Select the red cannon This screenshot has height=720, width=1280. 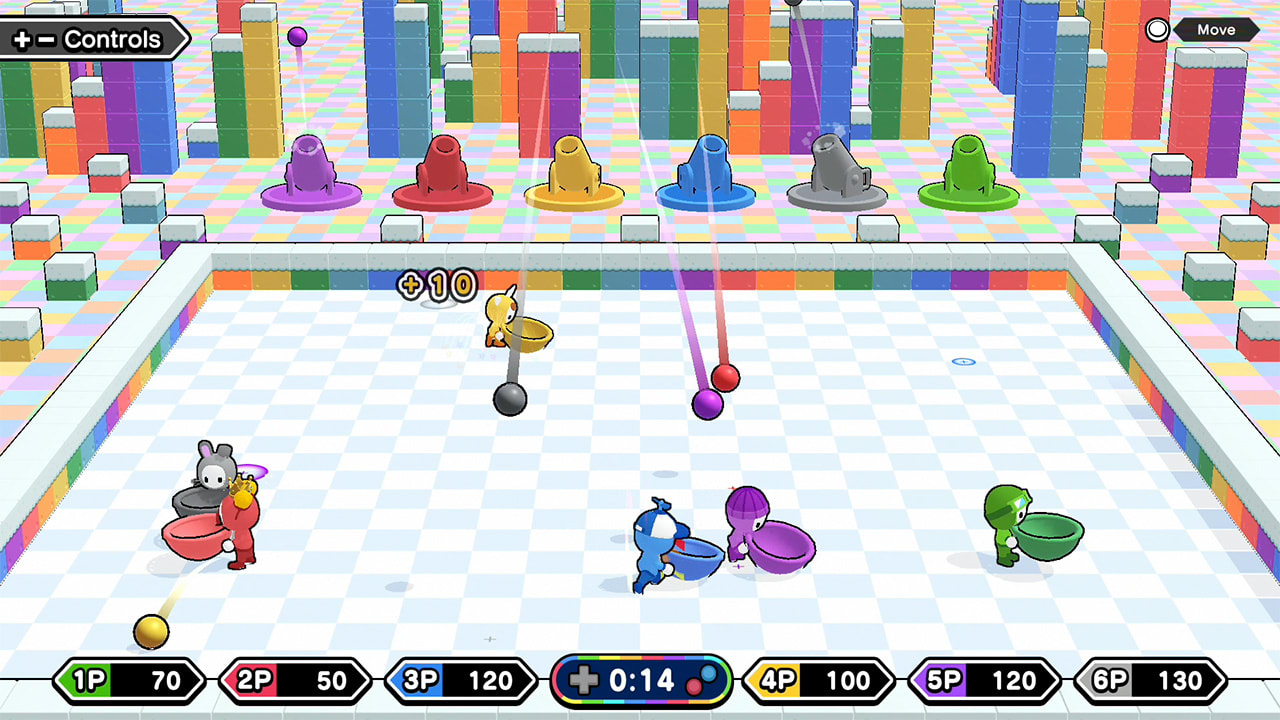click(445, 170)
